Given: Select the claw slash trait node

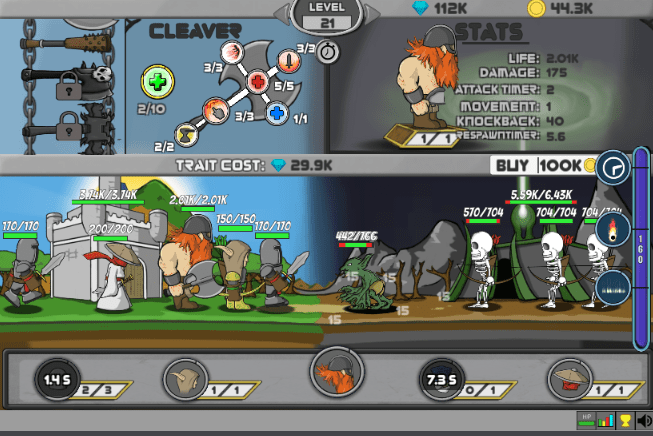Looking at the screenshot, I should [231, 53].
